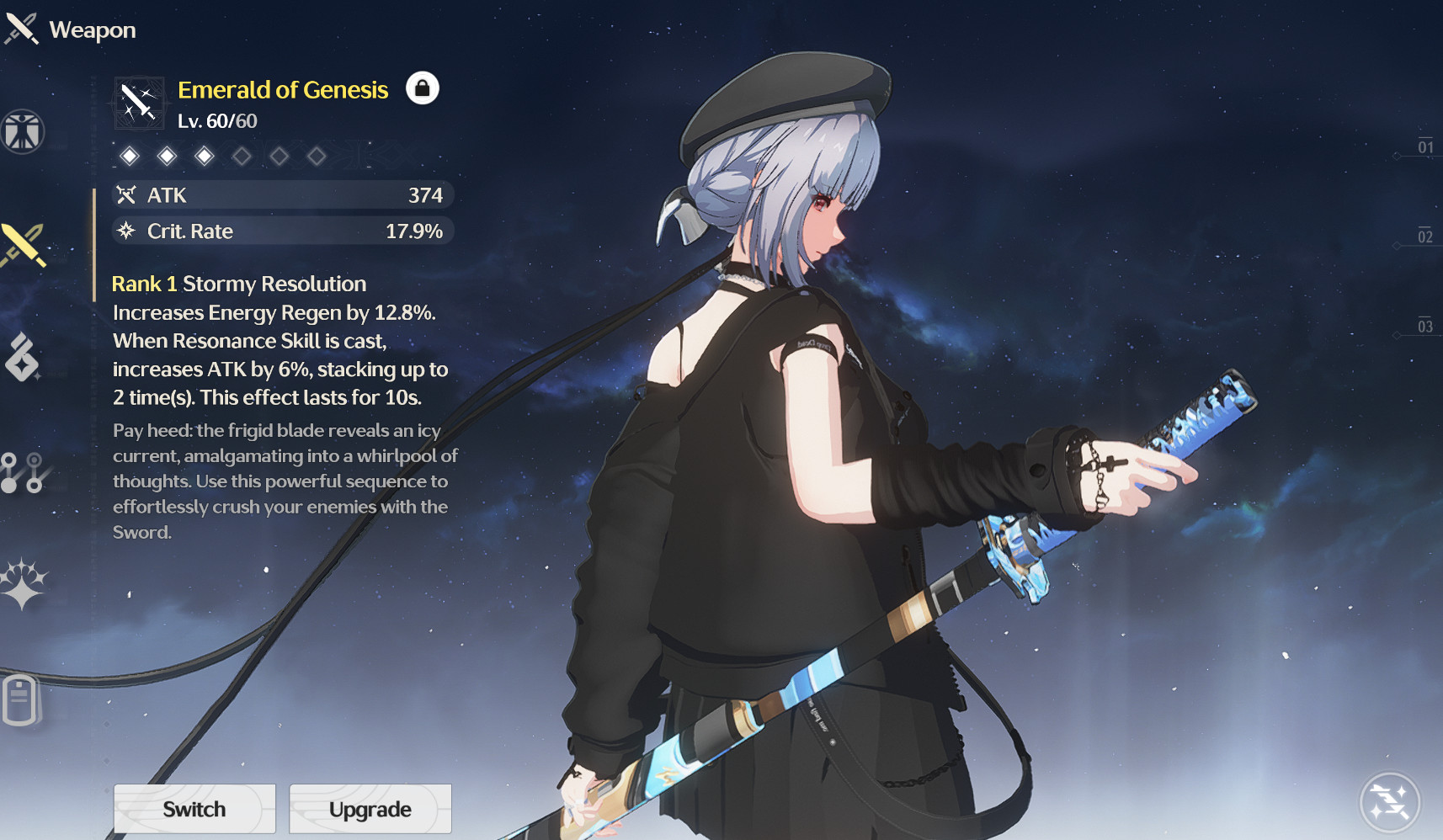Click the fourth ascension star diamond
The width and height of the screenshot is (1443, 840).
click(242, 157)
